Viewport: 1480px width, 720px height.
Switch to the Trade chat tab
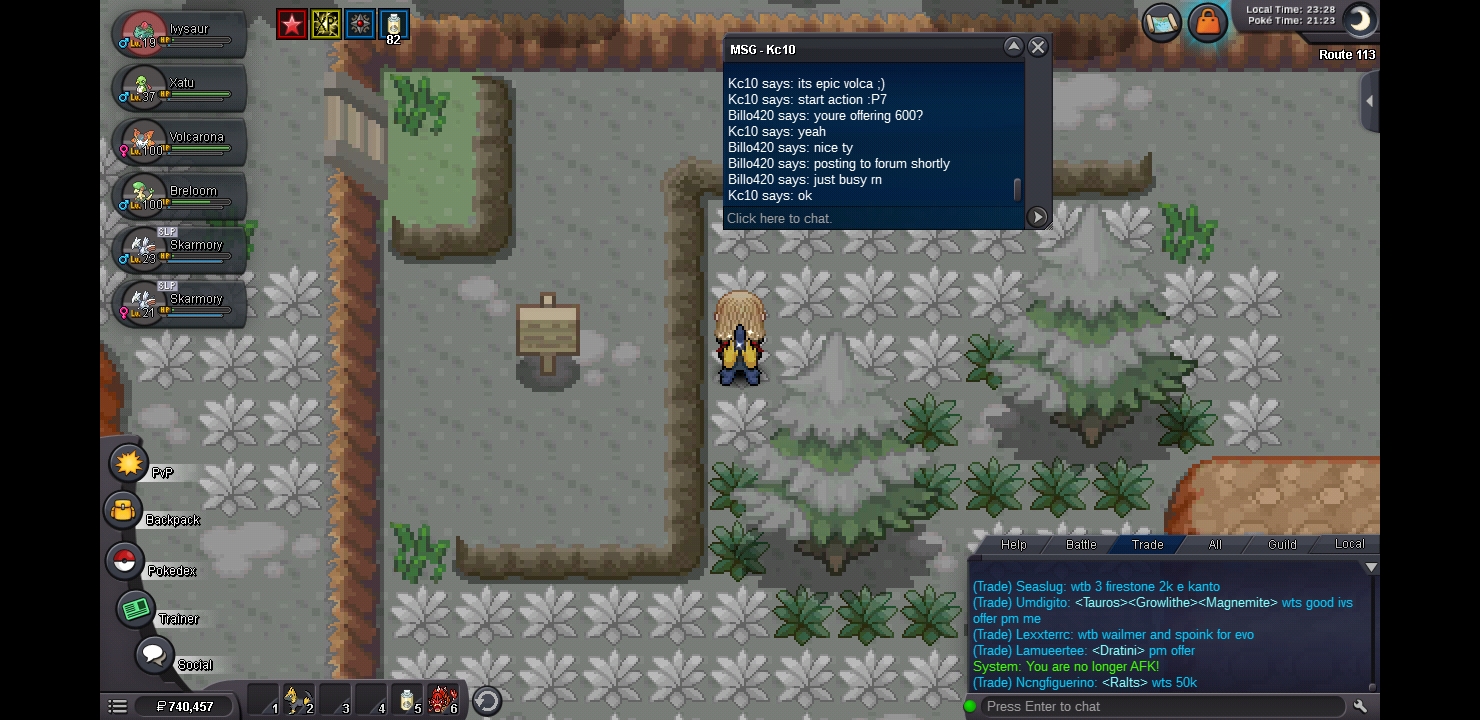[1147, 545]
